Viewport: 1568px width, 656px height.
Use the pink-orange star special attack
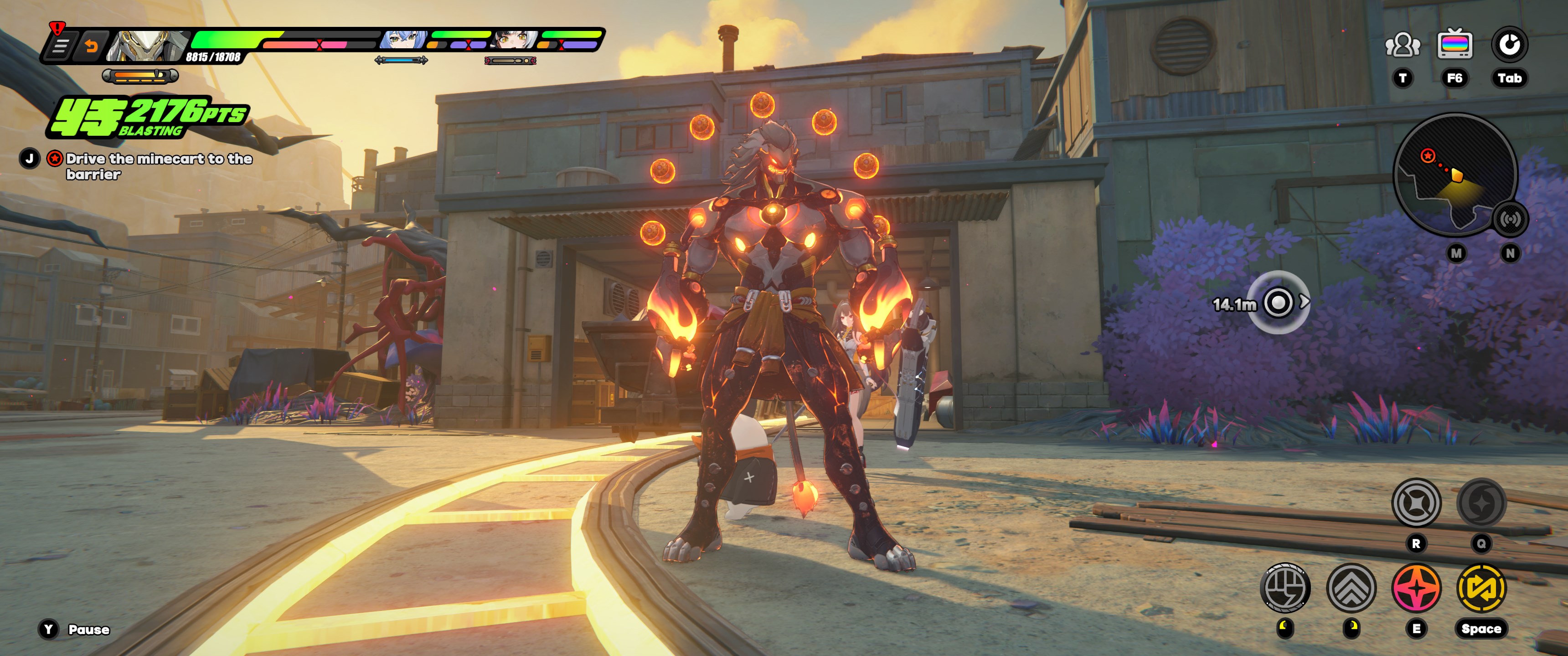point(1416,588)
